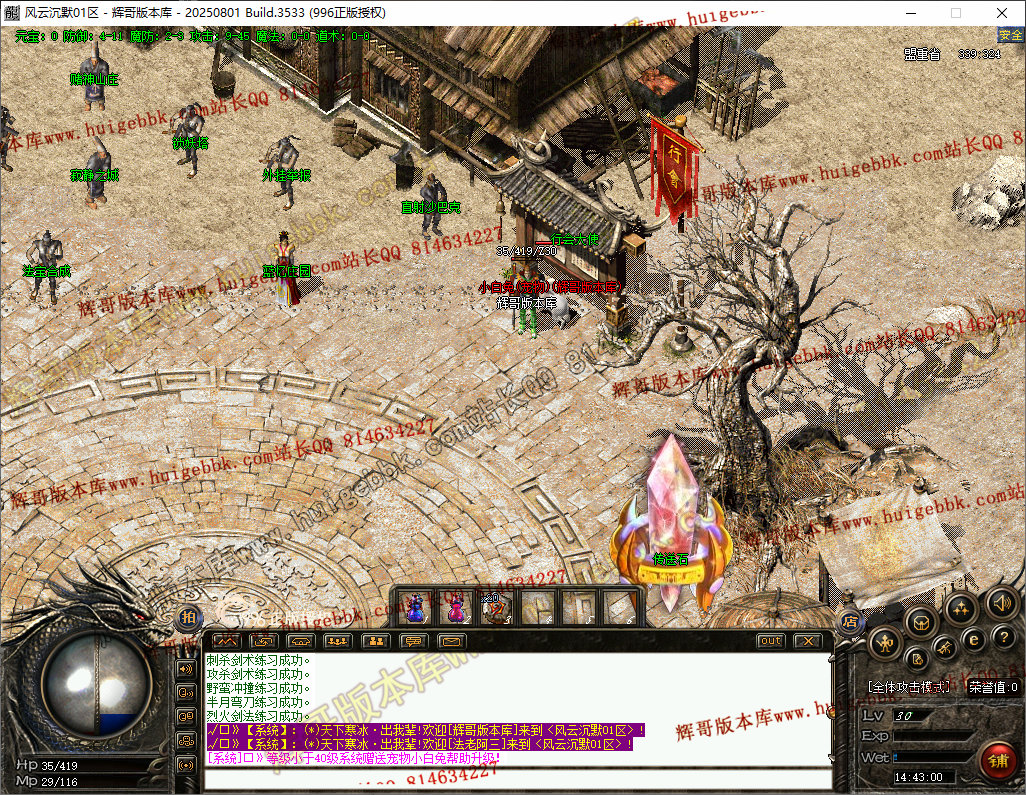This screenshot has height=795, width=1026.
Task: Select the blue potion belt slot
Action: tap(416, 607)
